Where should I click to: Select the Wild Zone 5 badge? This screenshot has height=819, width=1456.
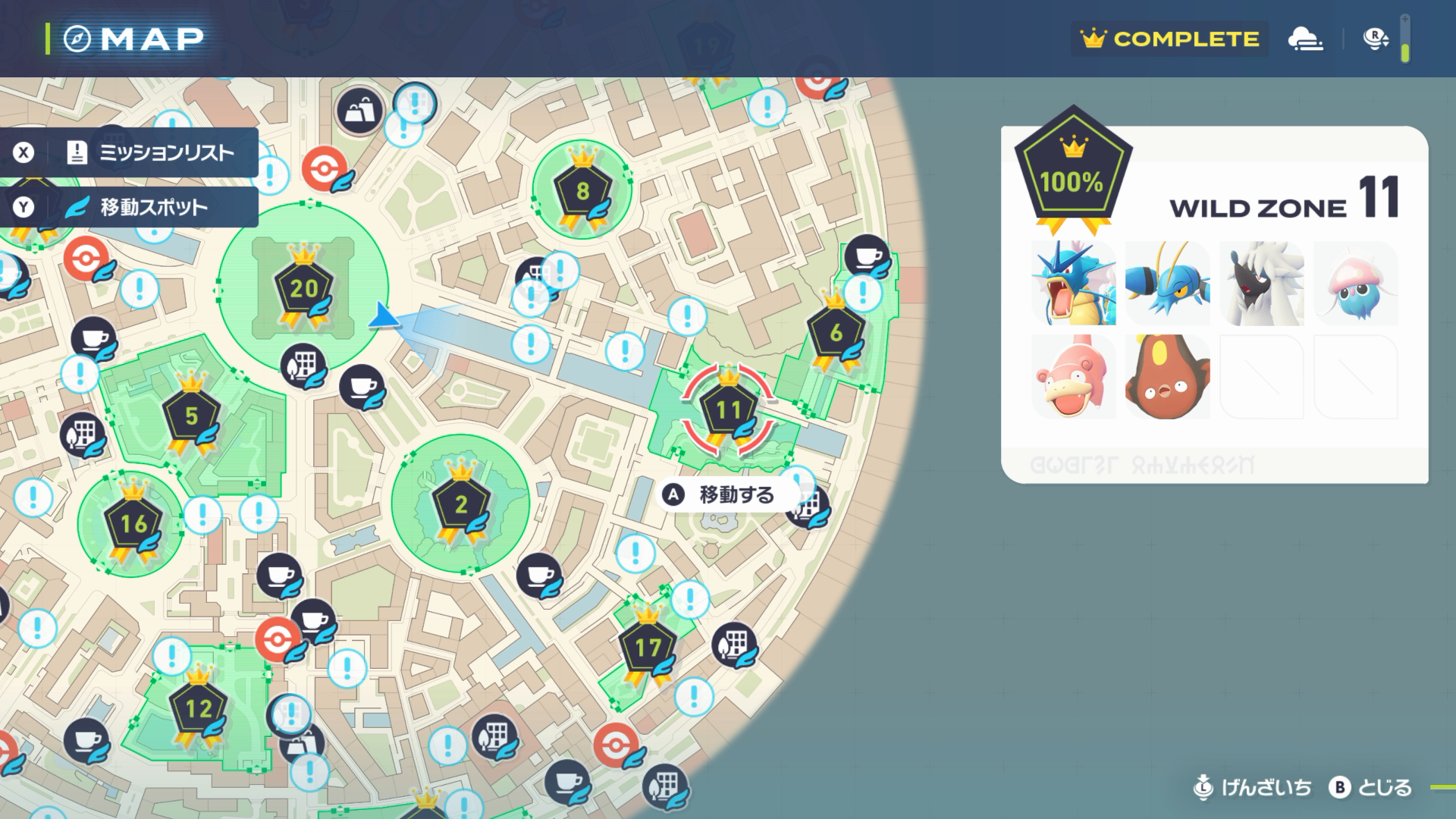[x=191, y=416]
